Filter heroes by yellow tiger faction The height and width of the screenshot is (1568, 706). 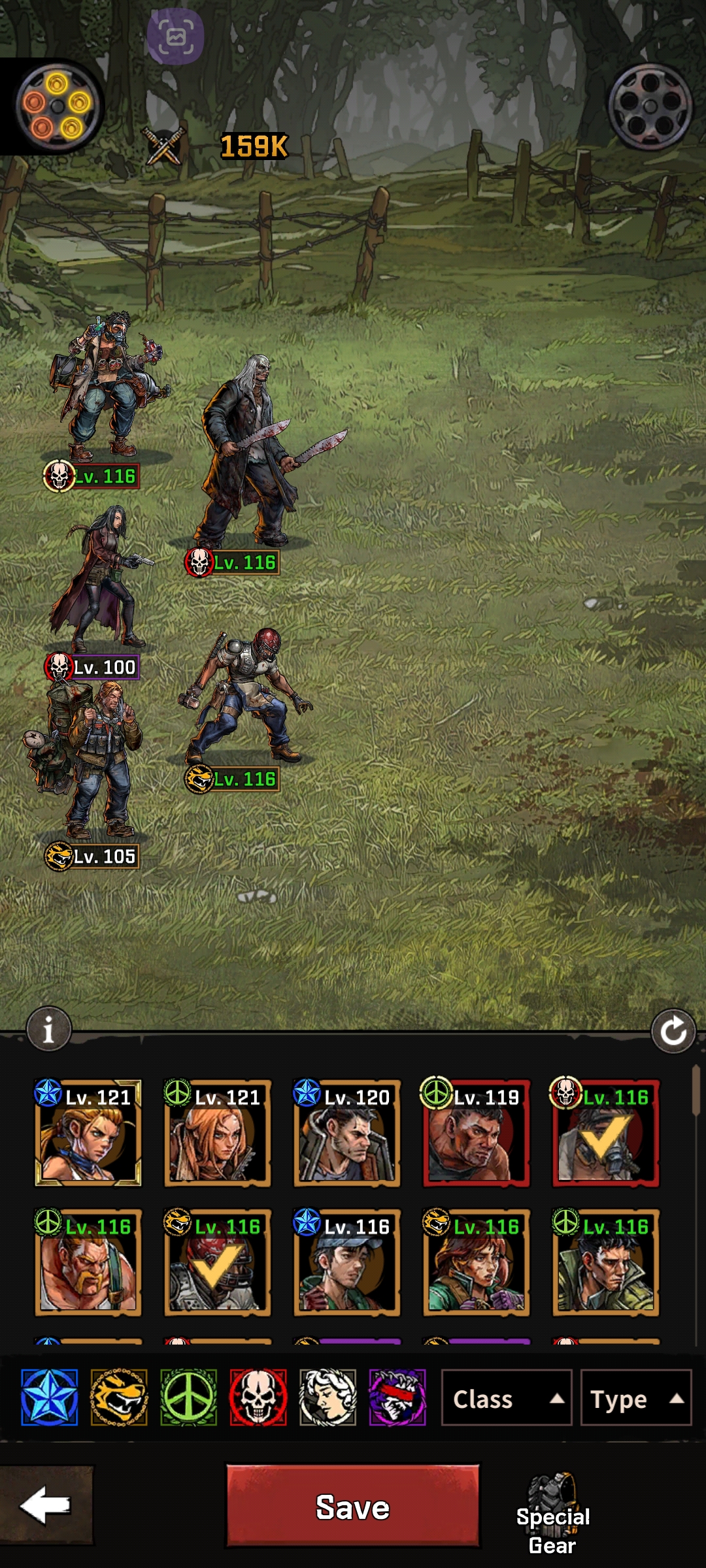pos(119,1397)
